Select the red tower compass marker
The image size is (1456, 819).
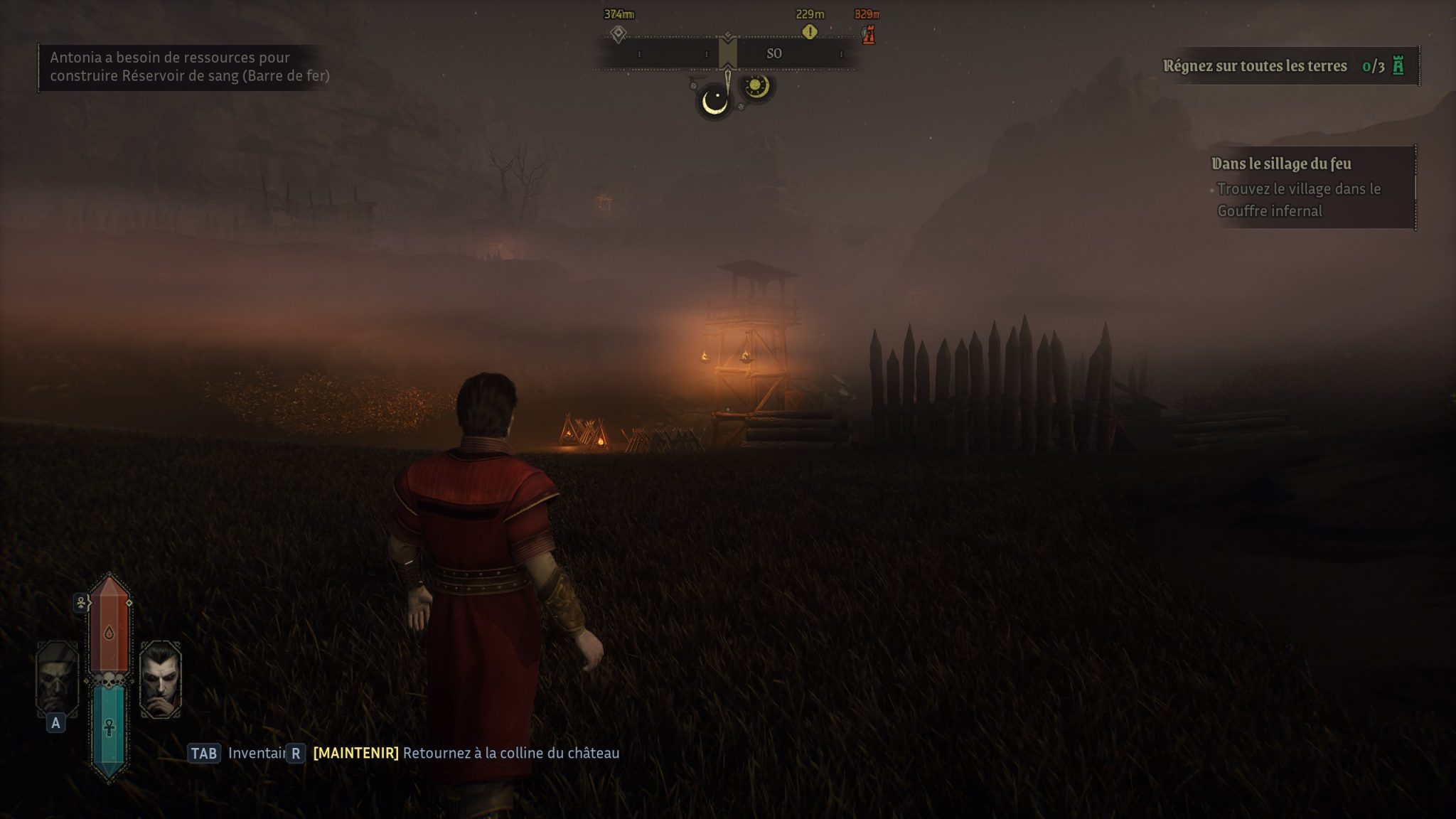(868, 33)
